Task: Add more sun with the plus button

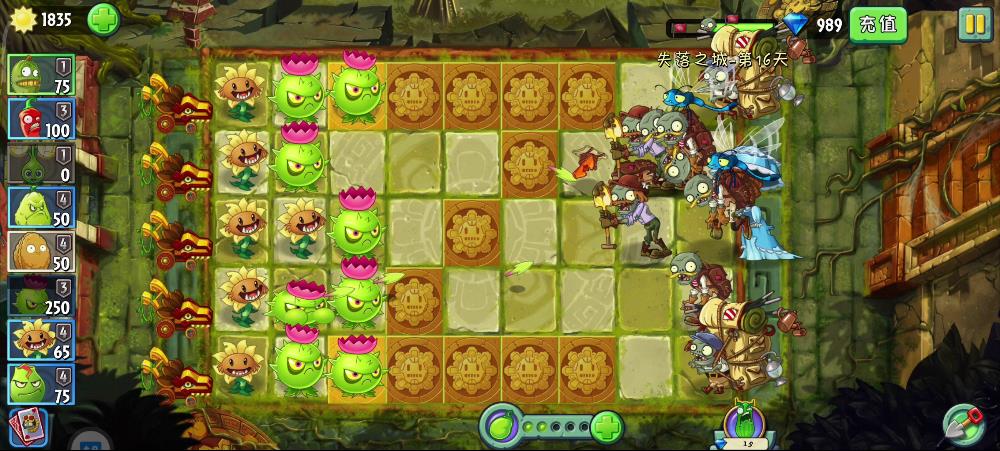Action: tap(103, 19)
